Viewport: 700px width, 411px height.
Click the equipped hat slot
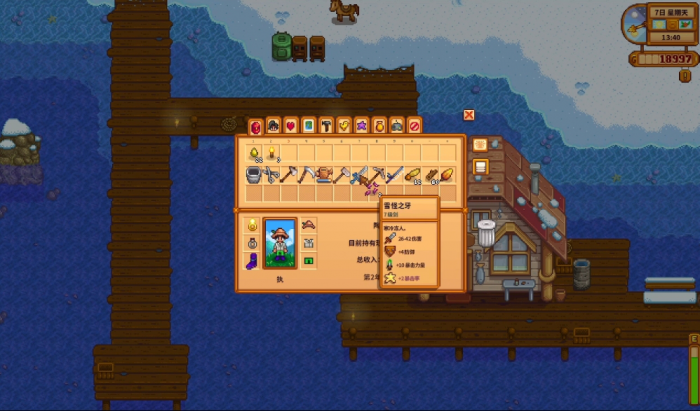click(309, 224)
